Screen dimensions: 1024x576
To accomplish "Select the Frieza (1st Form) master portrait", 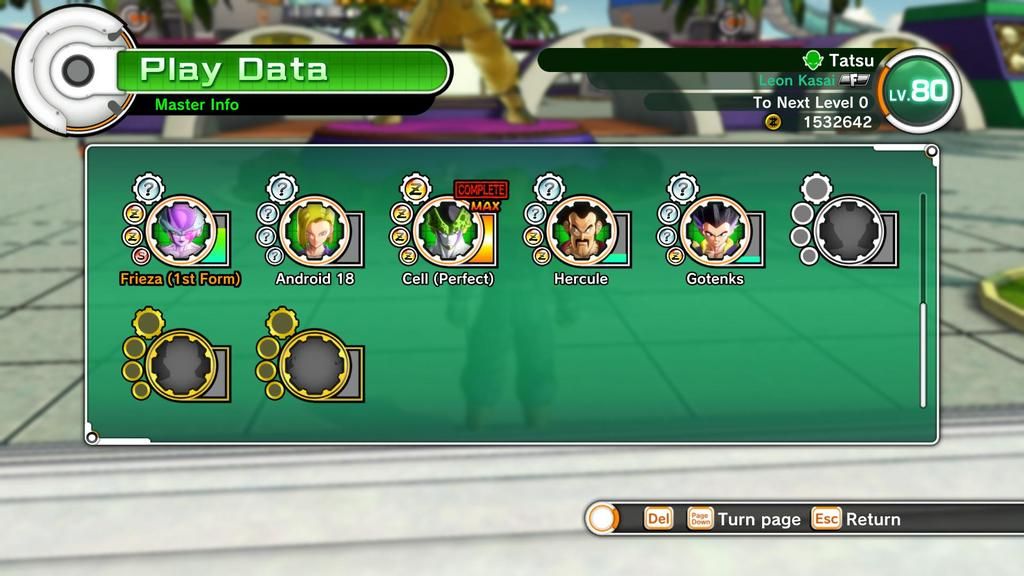I will click(181, 230).
